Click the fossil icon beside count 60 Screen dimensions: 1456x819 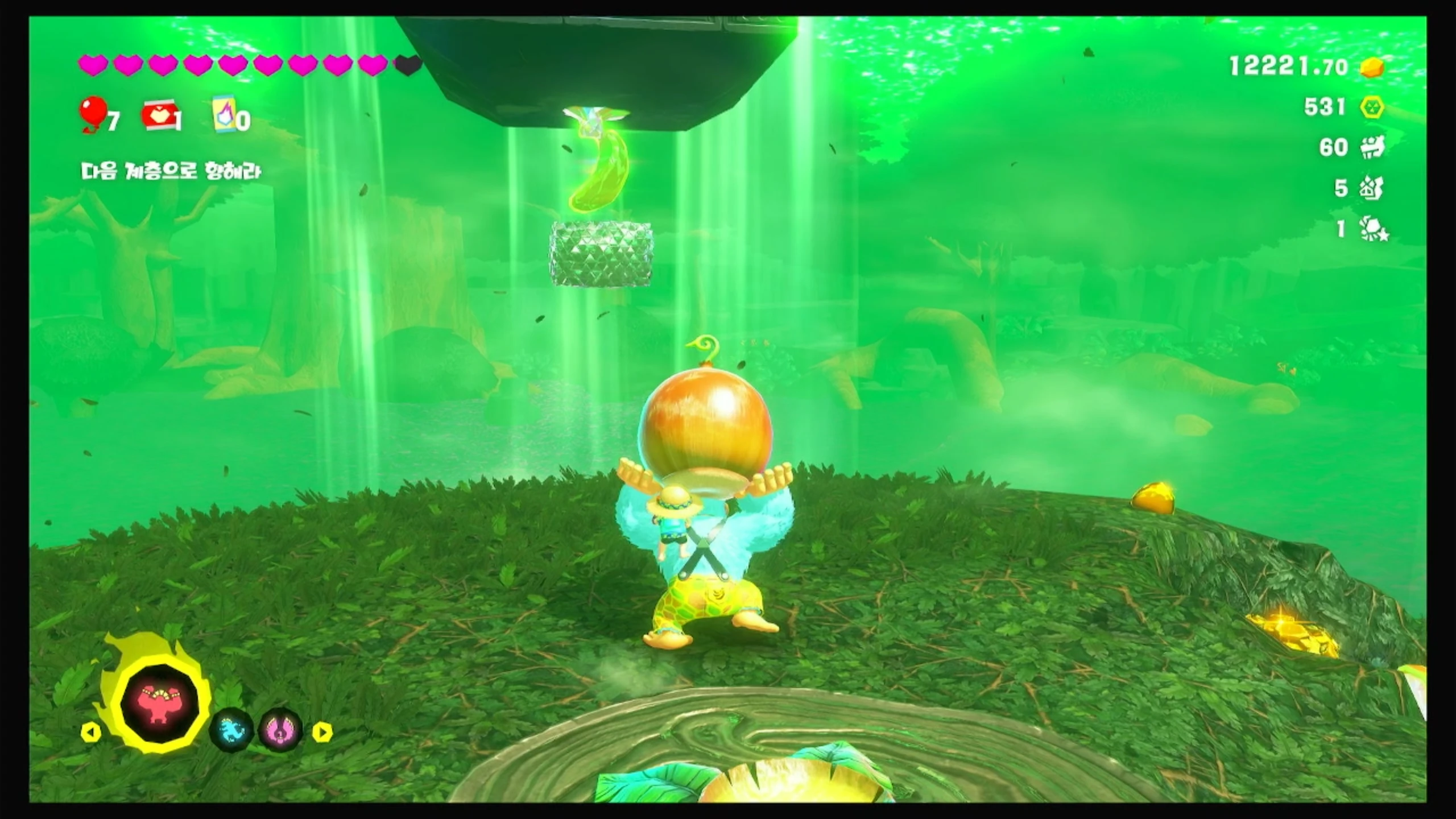pyautogui.click(x=1372, y=147)
